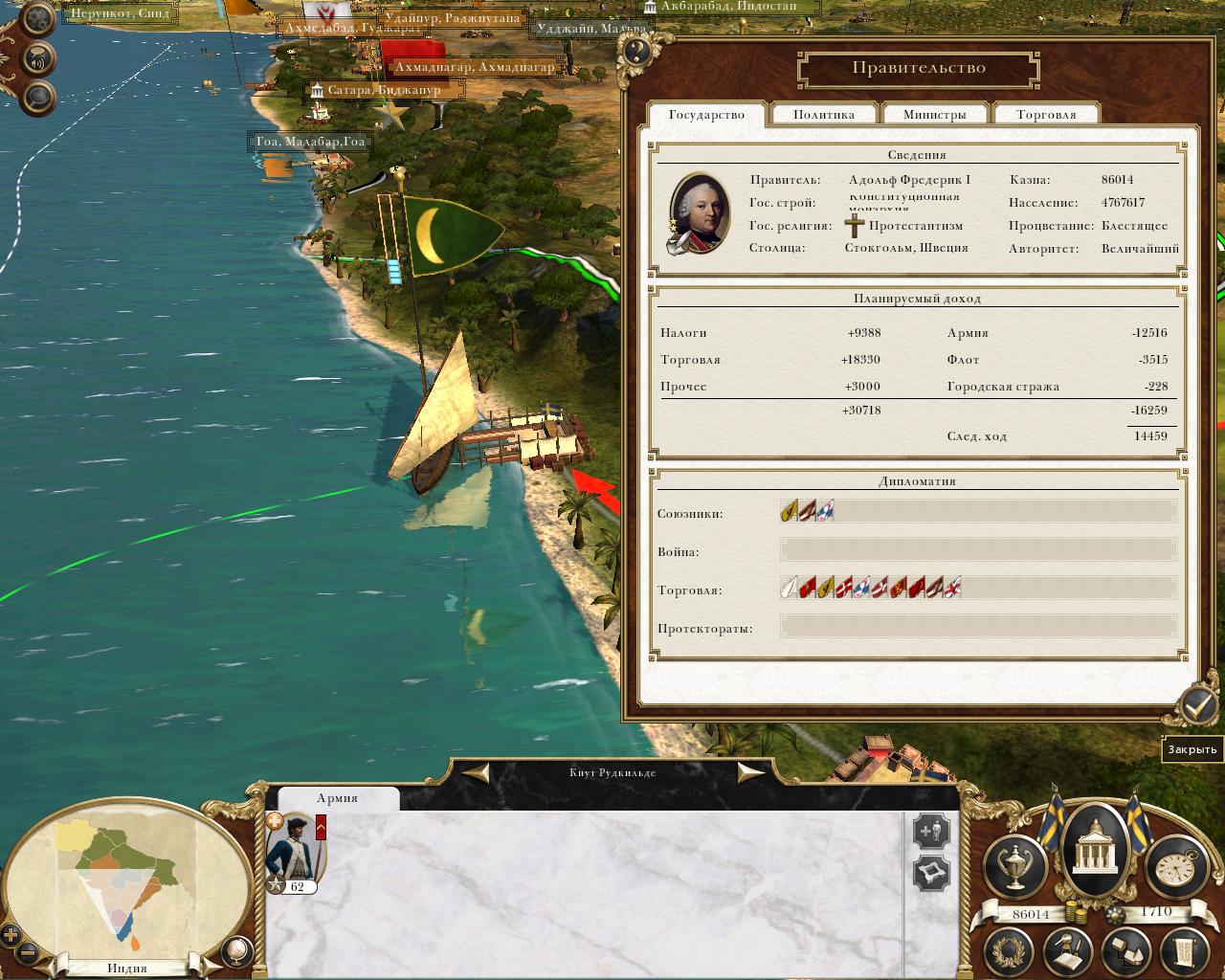Select the Торговля tab
This screenshot has height=980, width=1225.
tap(1046, 115)
